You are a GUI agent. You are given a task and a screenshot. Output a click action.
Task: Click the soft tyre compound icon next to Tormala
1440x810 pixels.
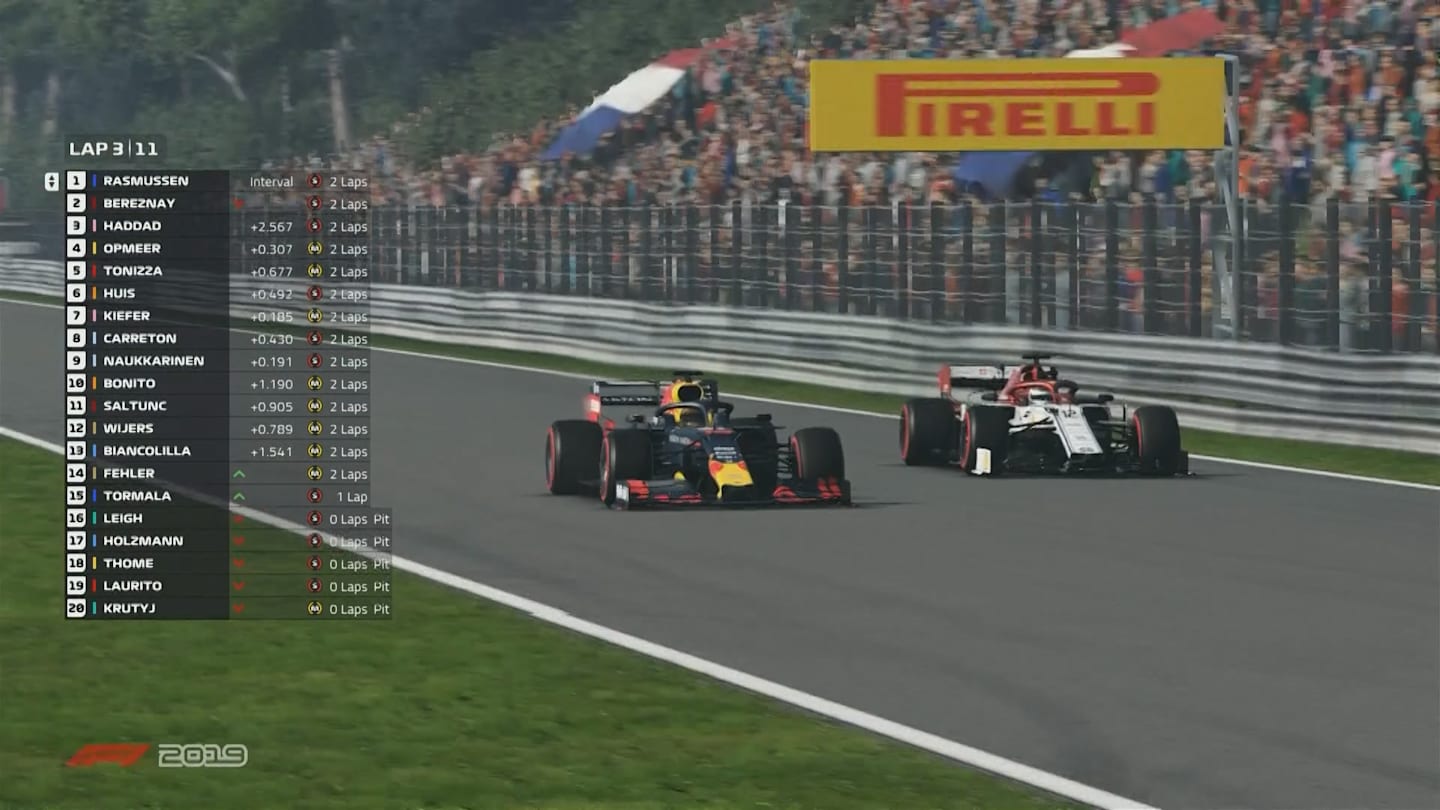(x=313, y=496)
